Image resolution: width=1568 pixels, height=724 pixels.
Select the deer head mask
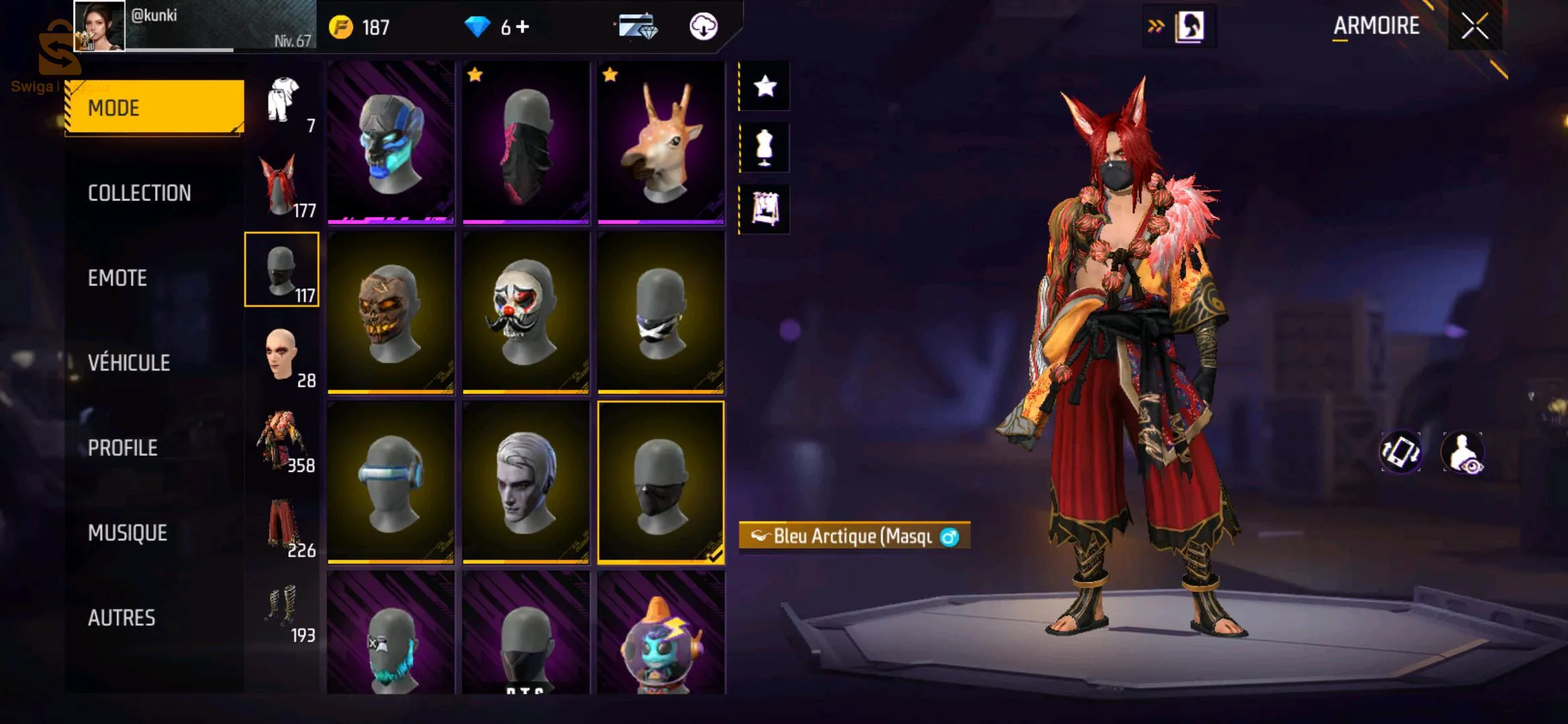(661, 142)
